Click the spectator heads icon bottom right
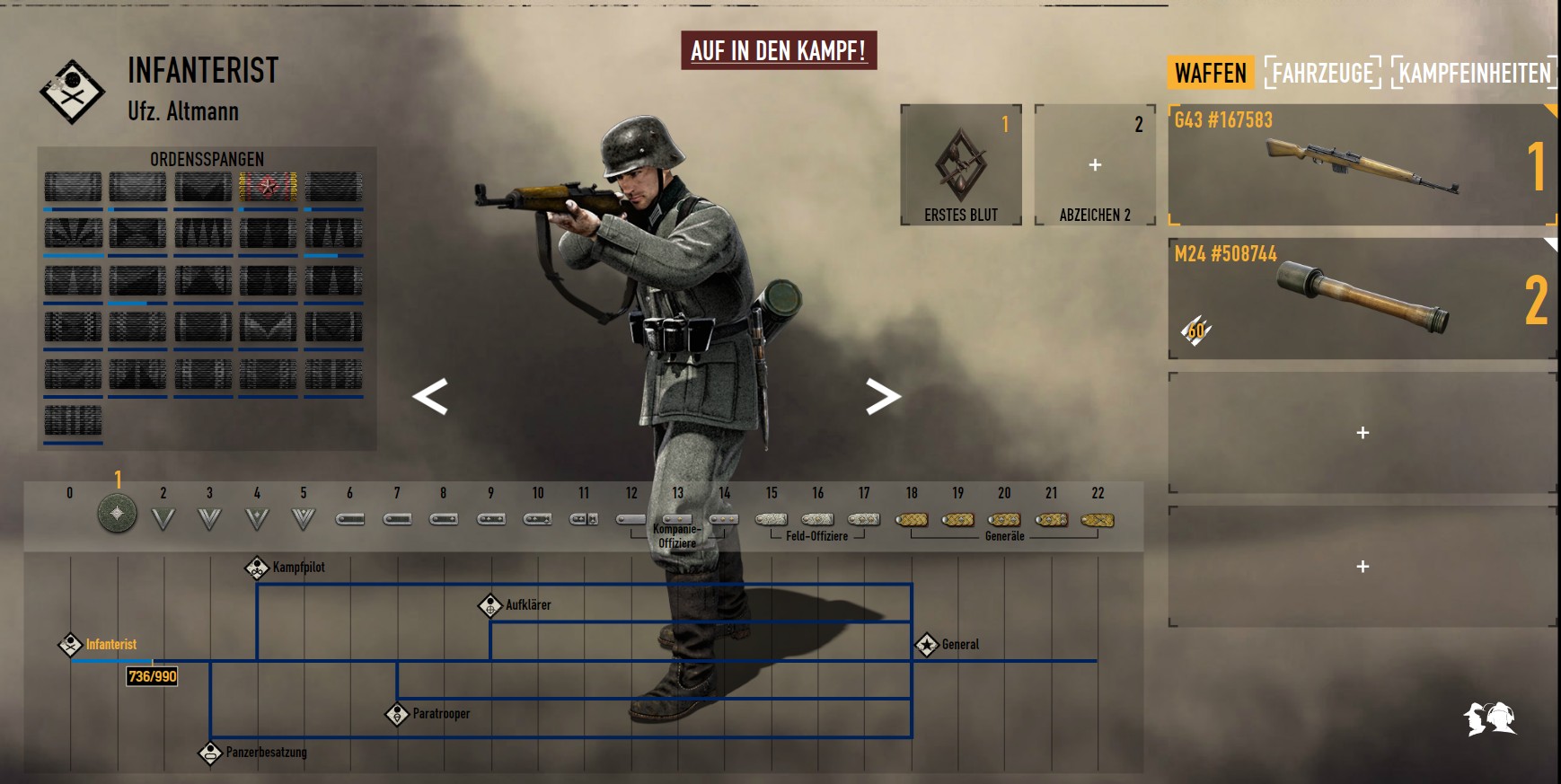 [1489, 718]
